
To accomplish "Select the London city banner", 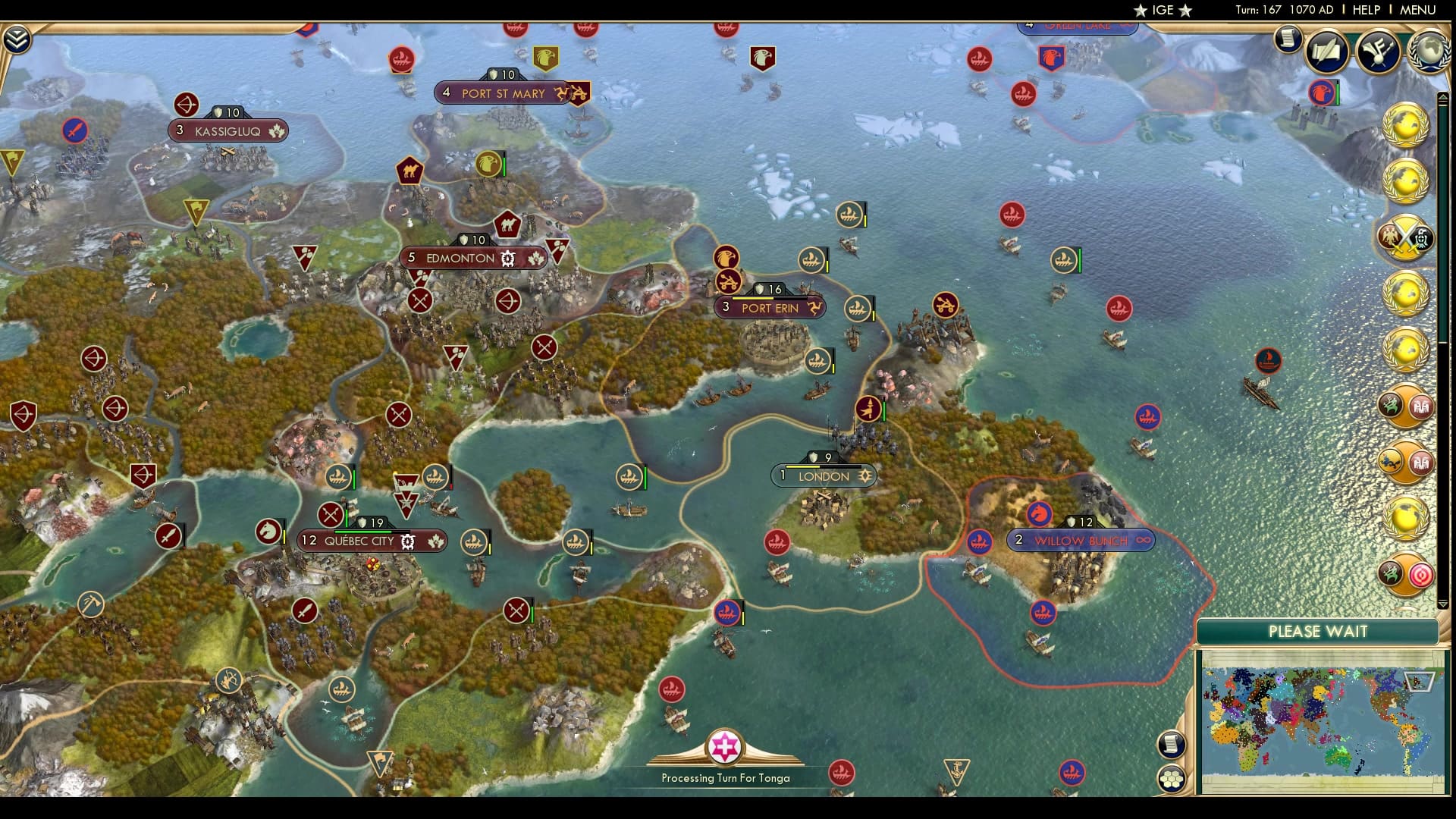I will (823, 475).
